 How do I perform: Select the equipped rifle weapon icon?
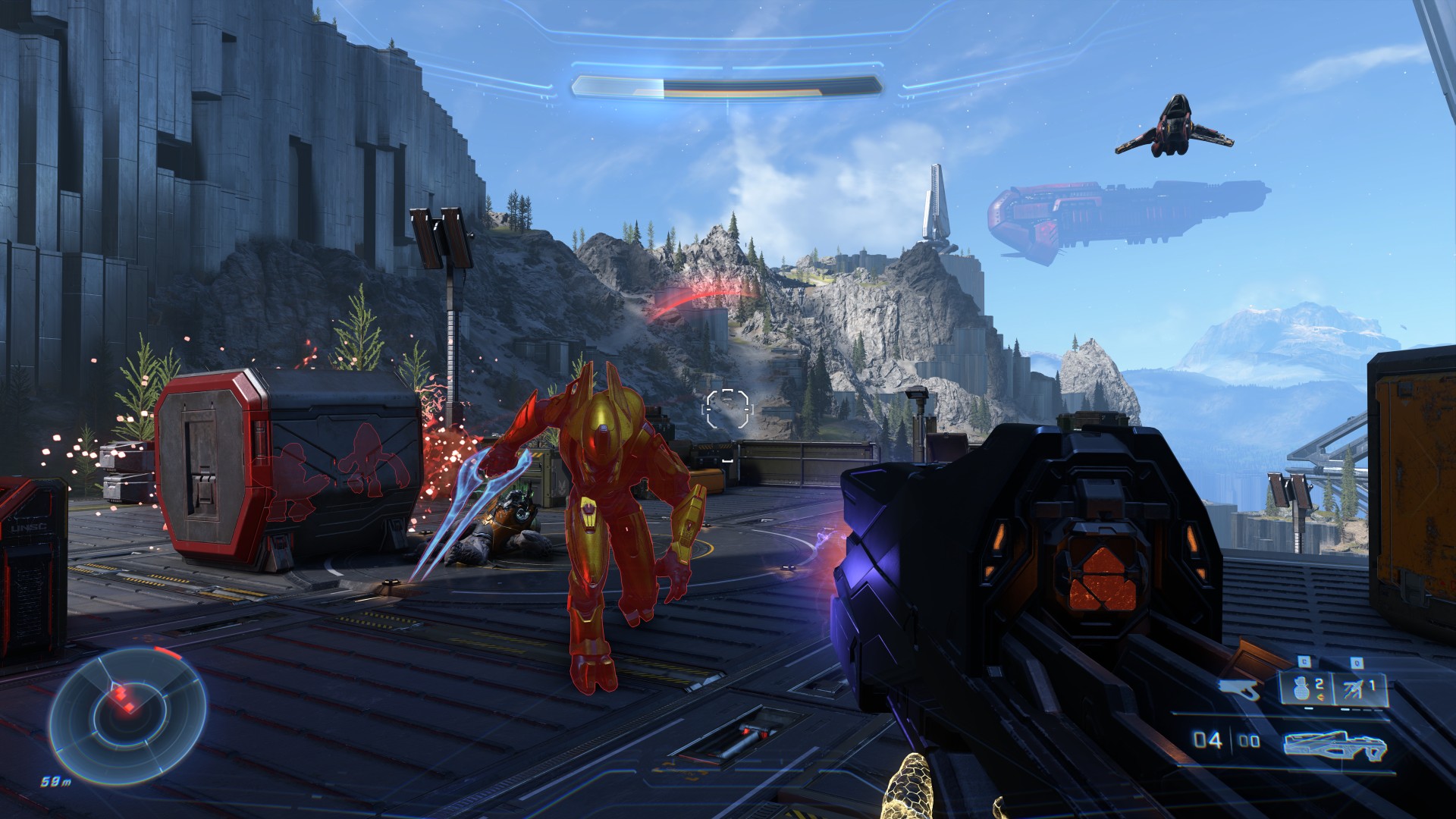pyautogui.click(x=1335, y=743)
